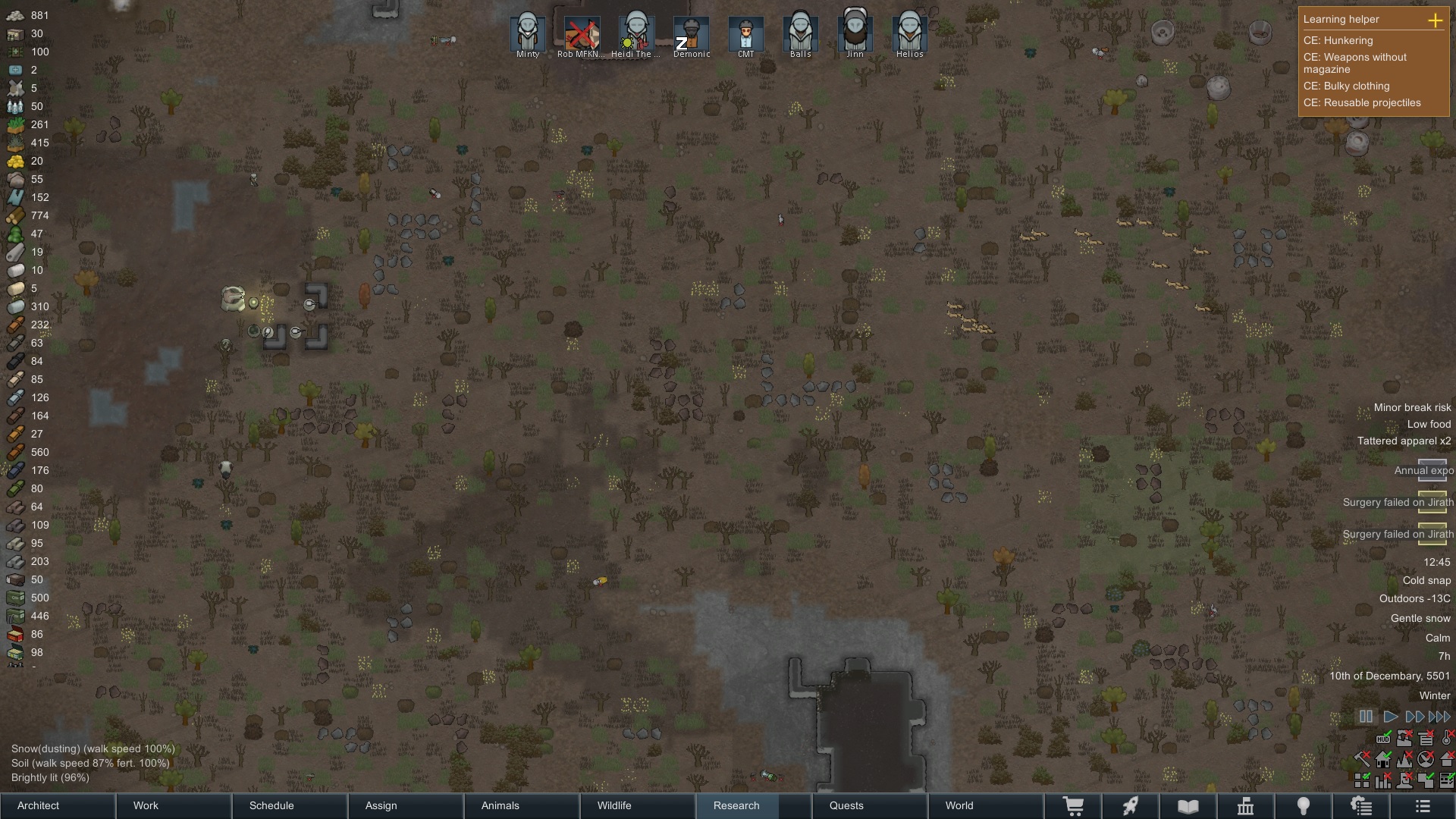1456x819 pixels.
Task: Open the Work priorities tab
Action: click(174, 805)
